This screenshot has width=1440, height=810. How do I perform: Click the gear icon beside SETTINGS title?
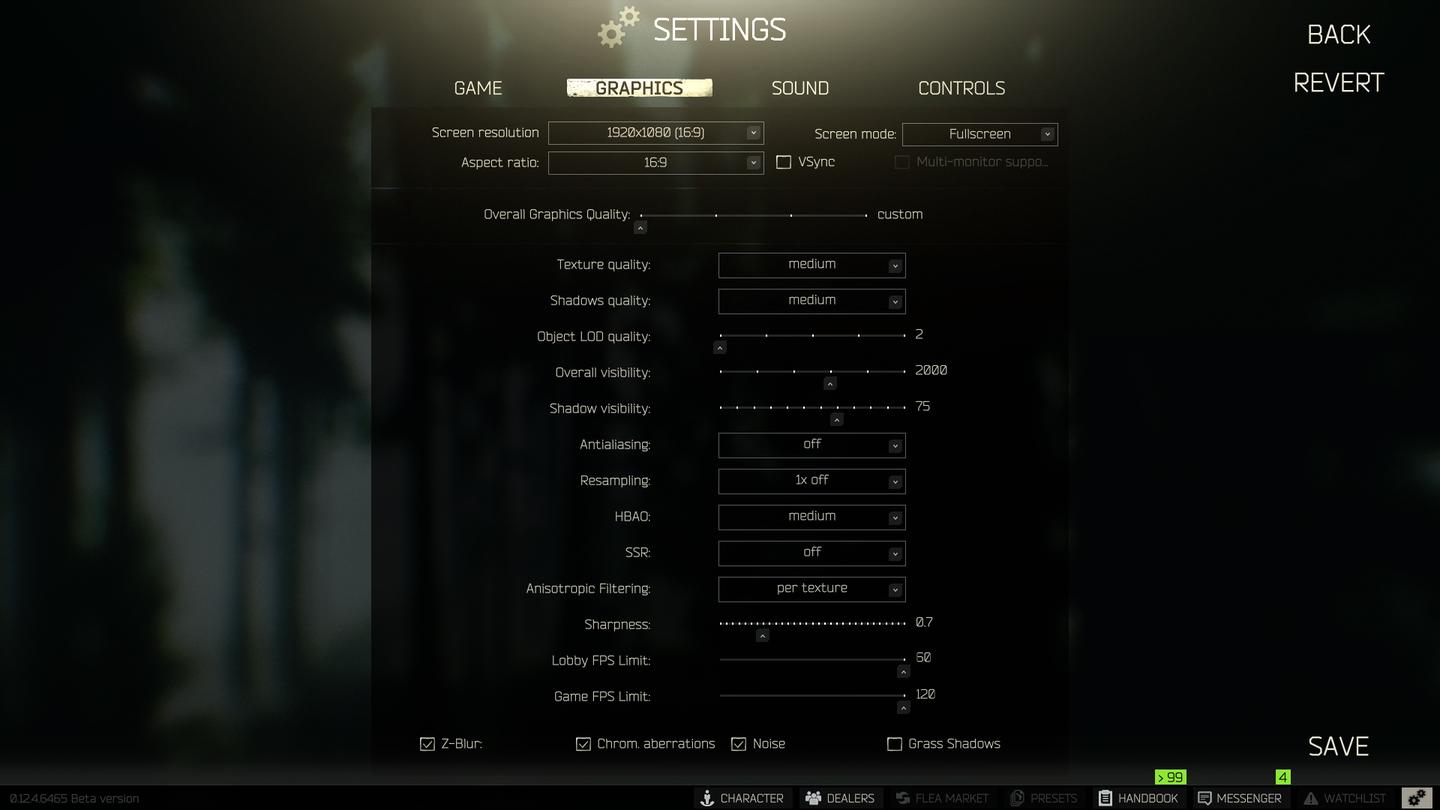pyautogui.click(x=616, y=26)
